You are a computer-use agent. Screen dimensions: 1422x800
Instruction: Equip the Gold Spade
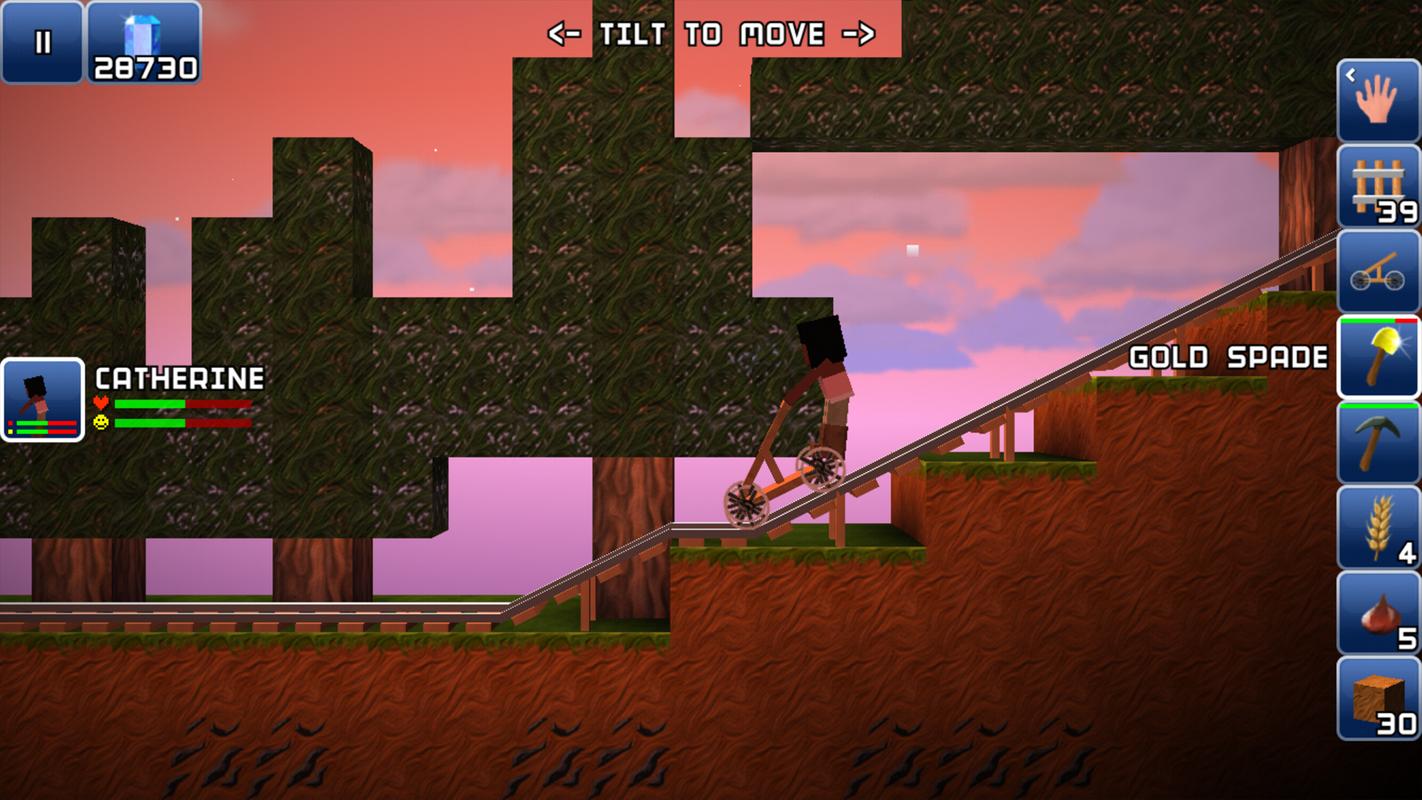point(1378,357)
